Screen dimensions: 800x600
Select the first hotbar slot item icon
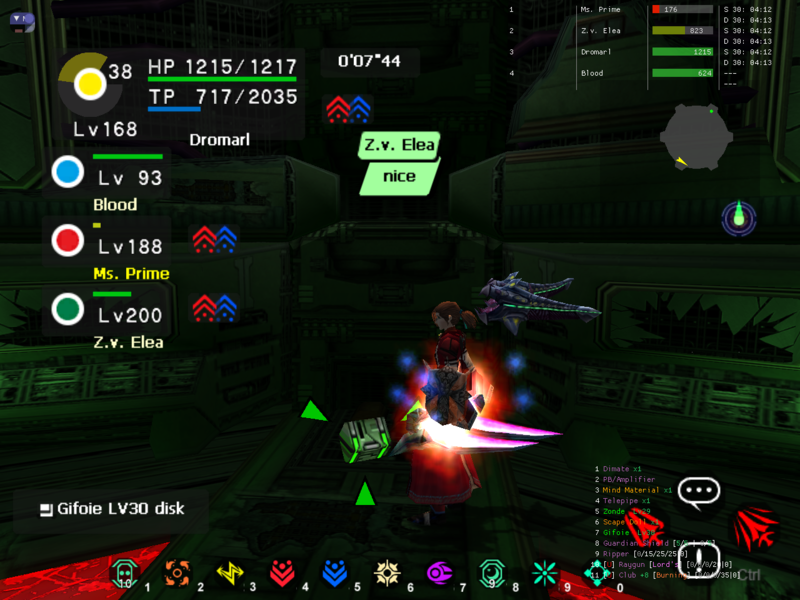coord(124,572)
